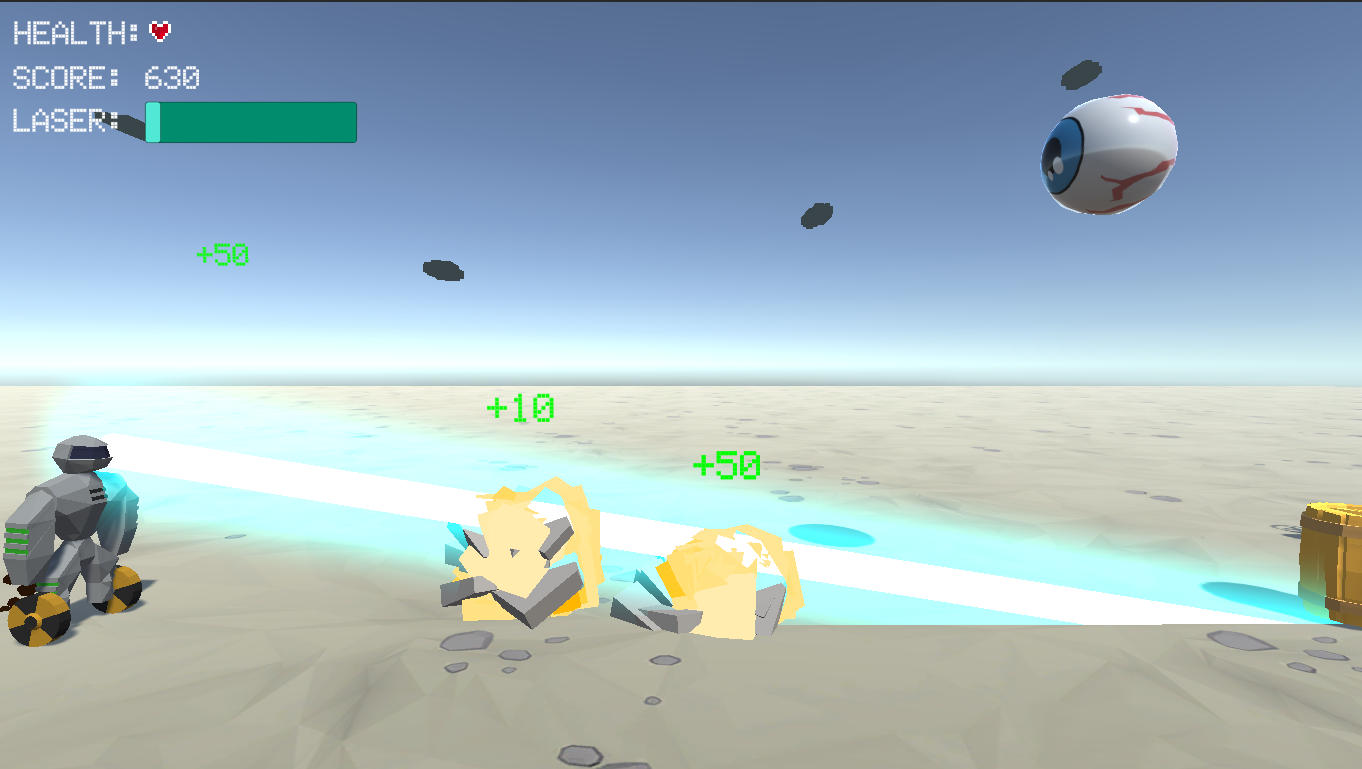Click the dark rock in the upper sky

coord(817,213)
